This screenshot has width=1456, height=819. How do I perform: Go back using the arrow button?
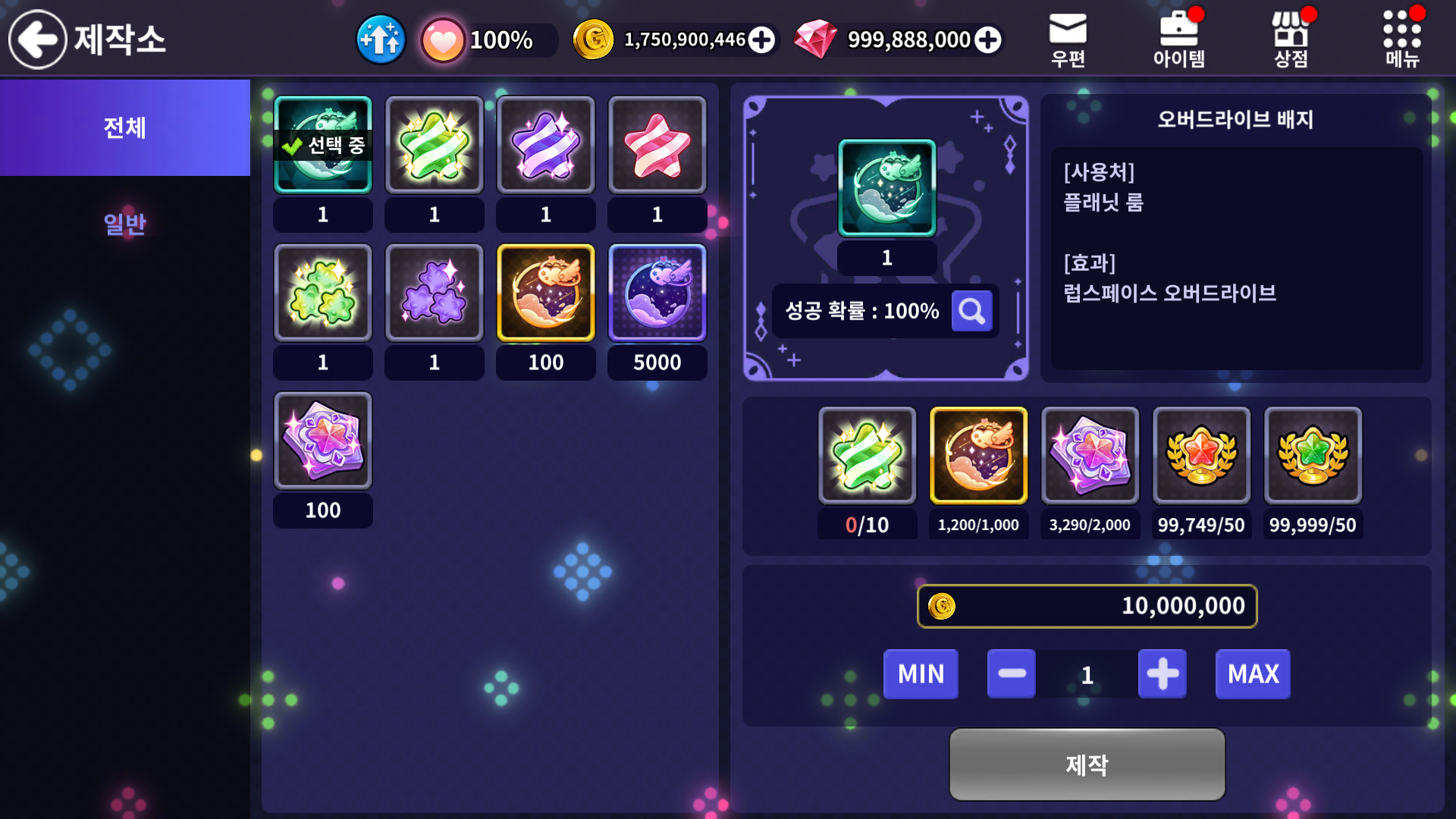click(38, 39)
